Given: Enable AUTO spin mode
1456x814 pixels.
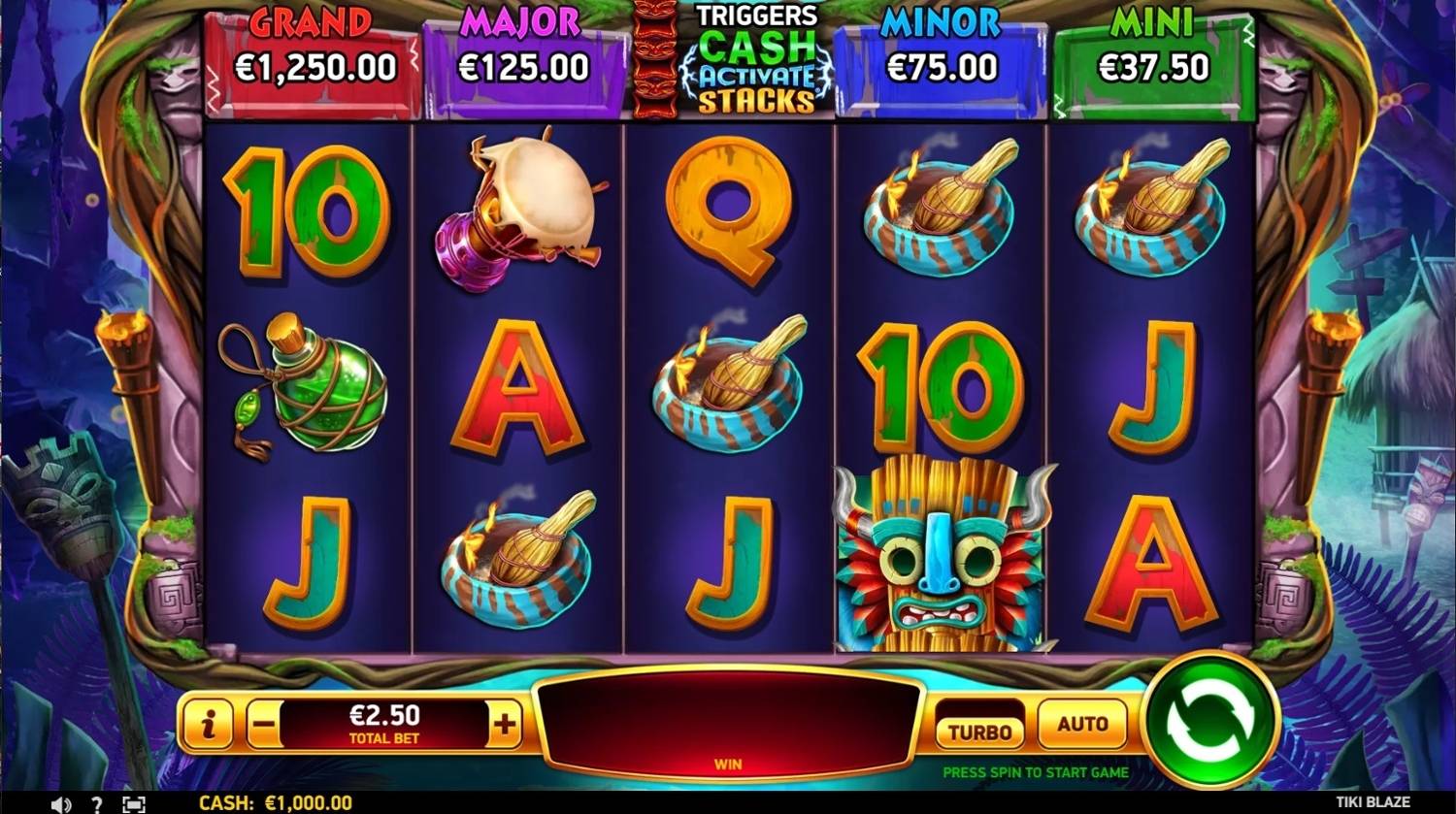Looking at the screenshot, I should (x=1082, y=724).
